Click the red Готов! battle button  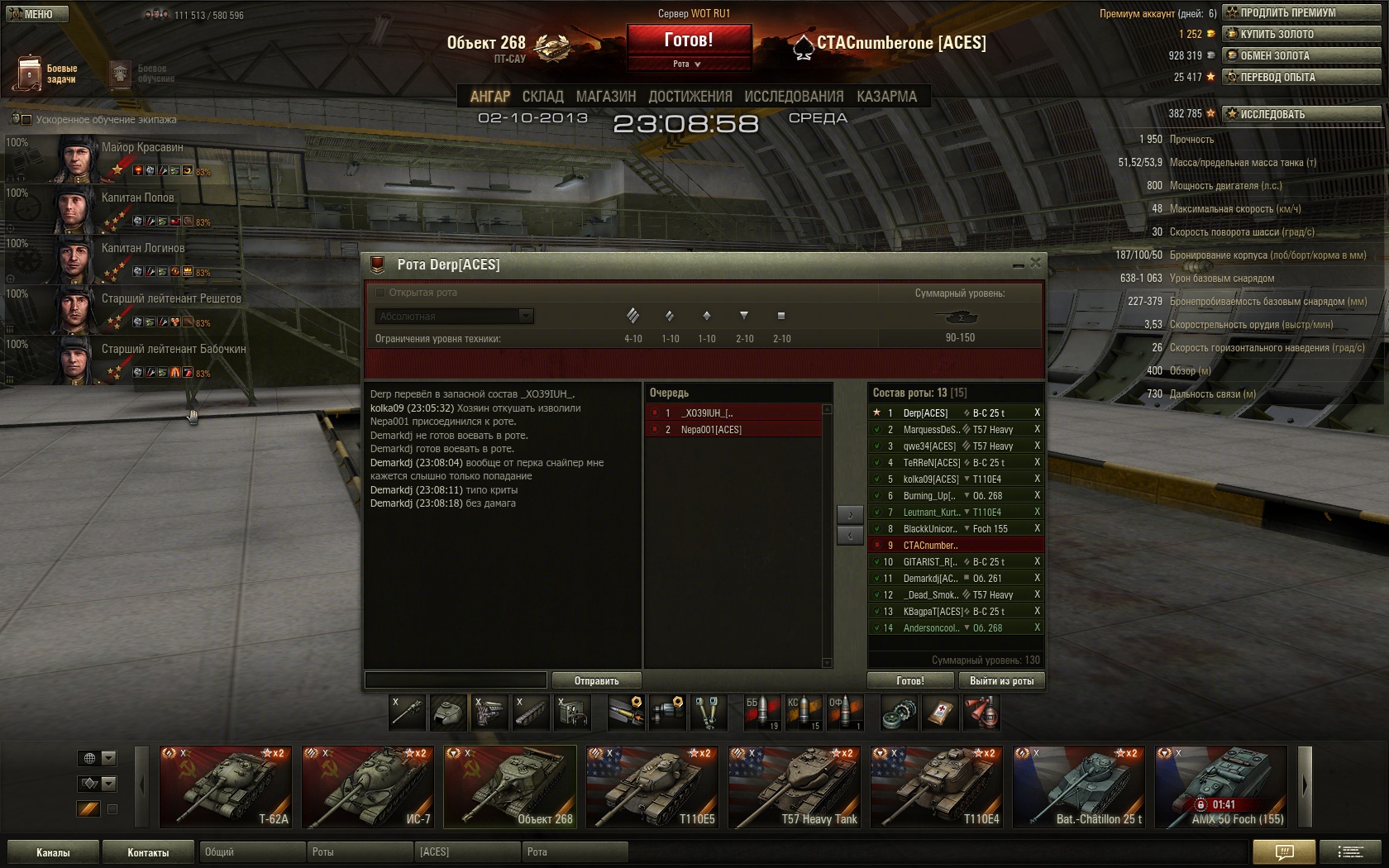coord(688,41)
